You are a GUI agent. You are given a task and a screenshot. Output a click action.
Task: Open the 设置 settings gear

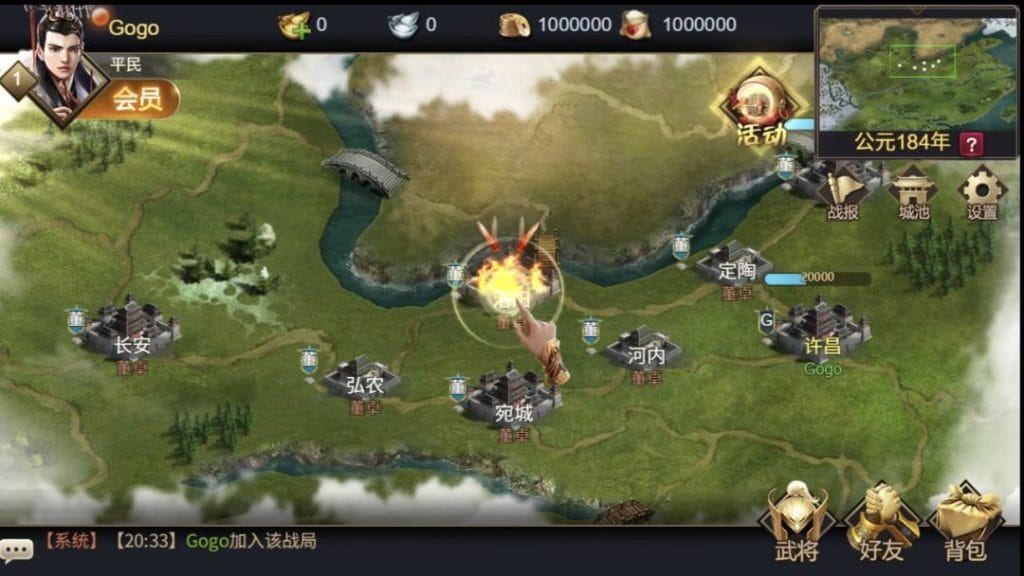(981, 192)
